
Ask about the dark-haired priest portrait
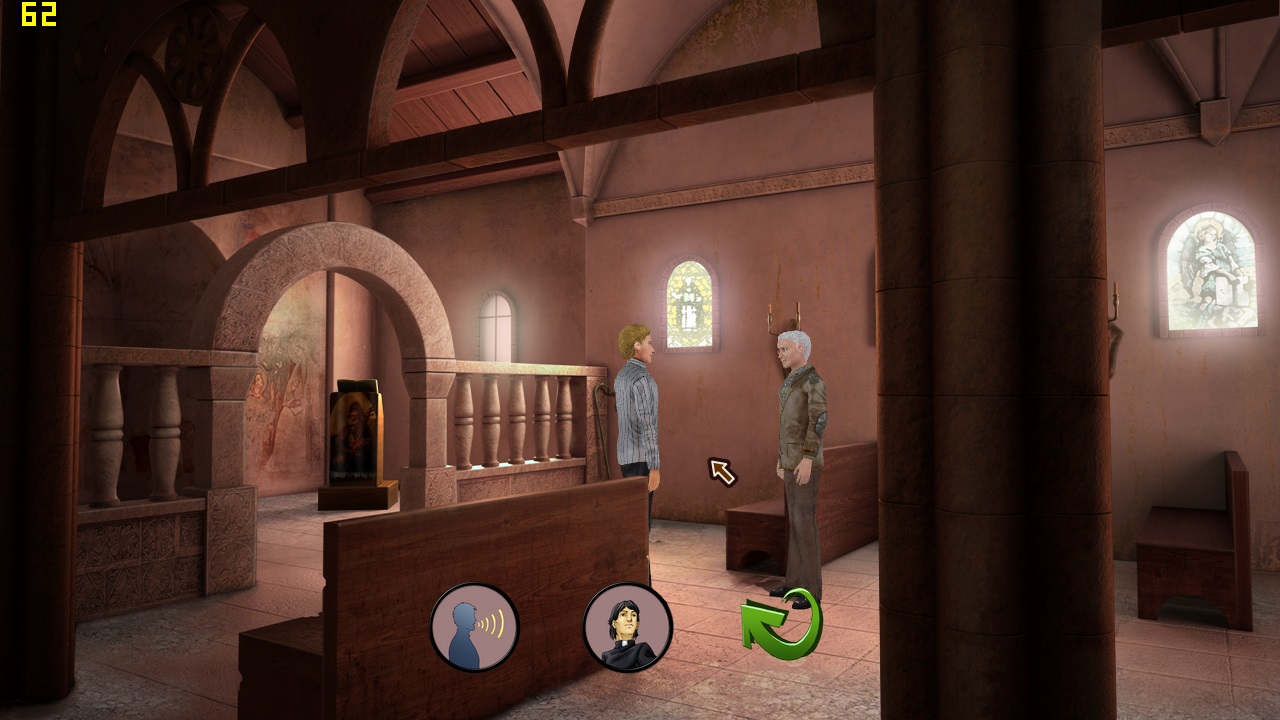click(x=627, y=627)
